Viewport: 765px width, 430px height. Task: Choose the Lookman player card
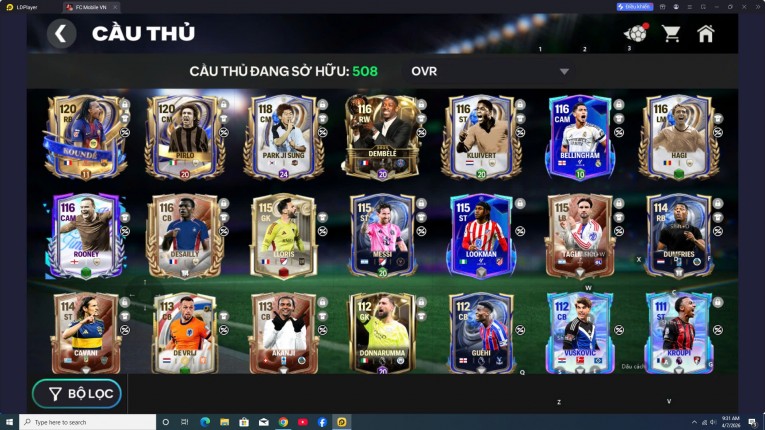478,236
